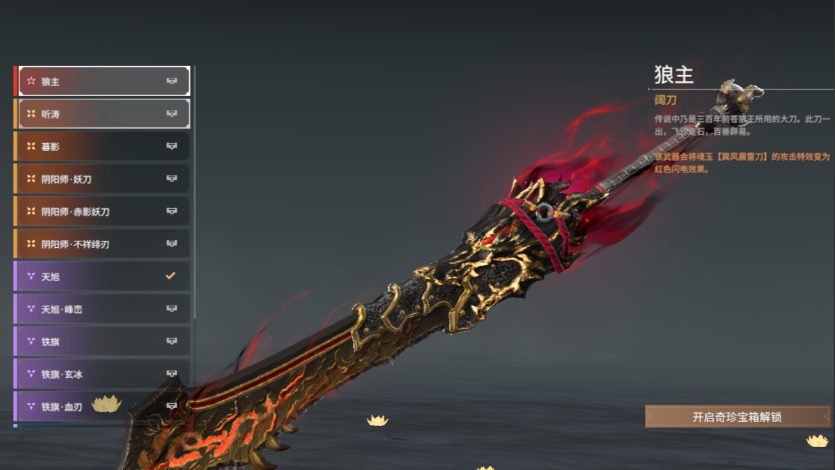The width and height of the screenshot is (835, 470).
Task: Select the 阴阳师·不祥绯刃 skin
Action: click(102, 244)
